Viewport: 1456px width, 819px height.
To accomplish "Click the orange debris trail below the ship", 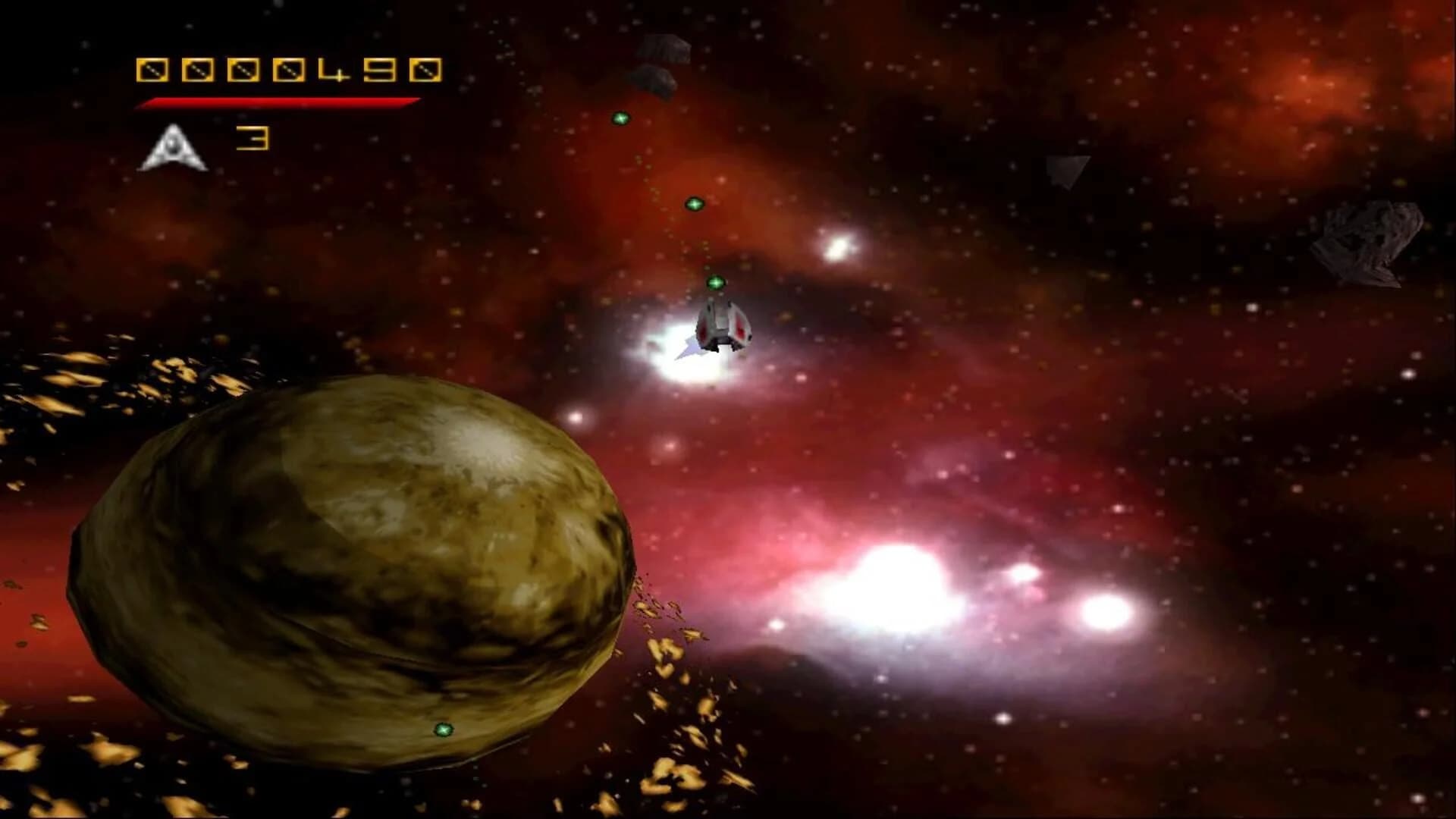I will [x=667, y=667].
